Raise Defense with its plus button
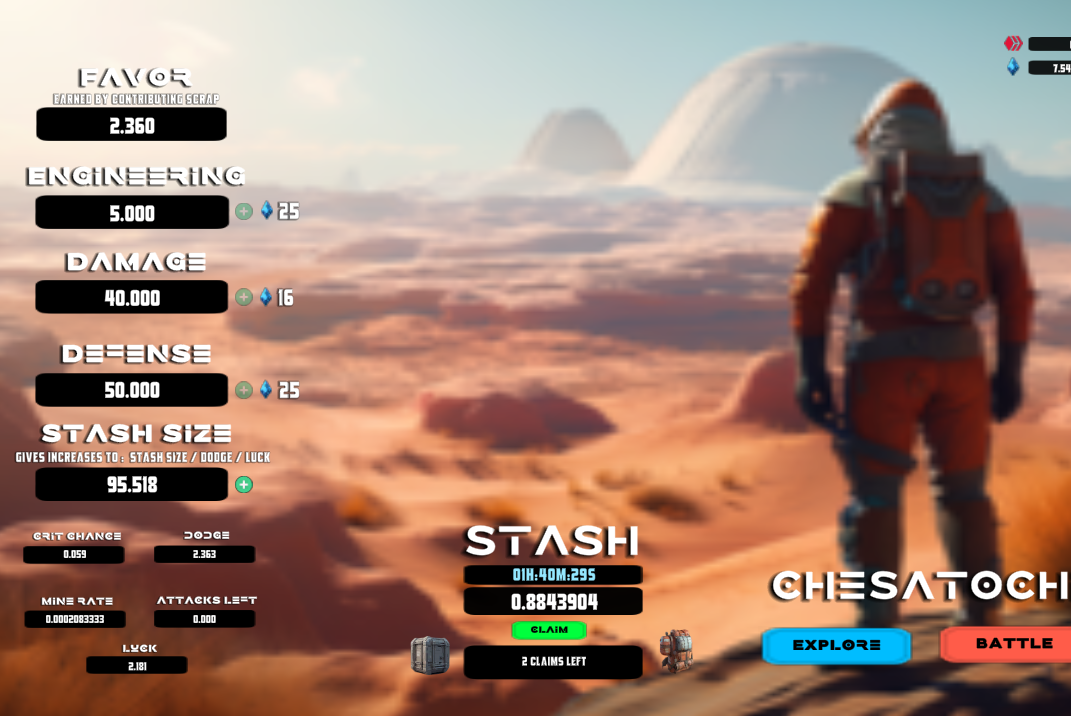 (244, 390)
